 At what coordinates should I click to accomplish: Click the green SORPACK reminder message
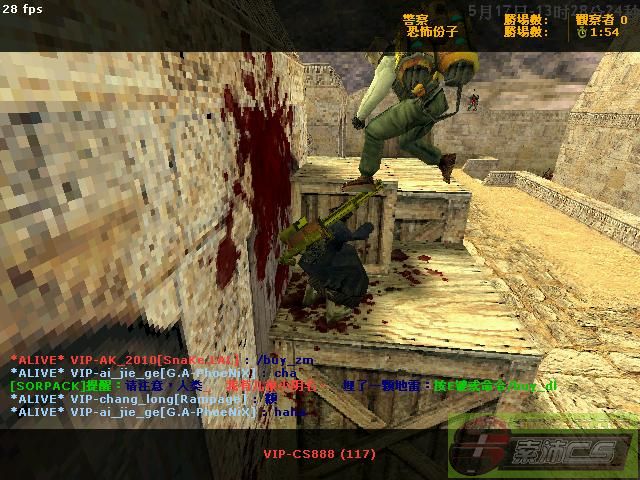[x=280, y=386]
